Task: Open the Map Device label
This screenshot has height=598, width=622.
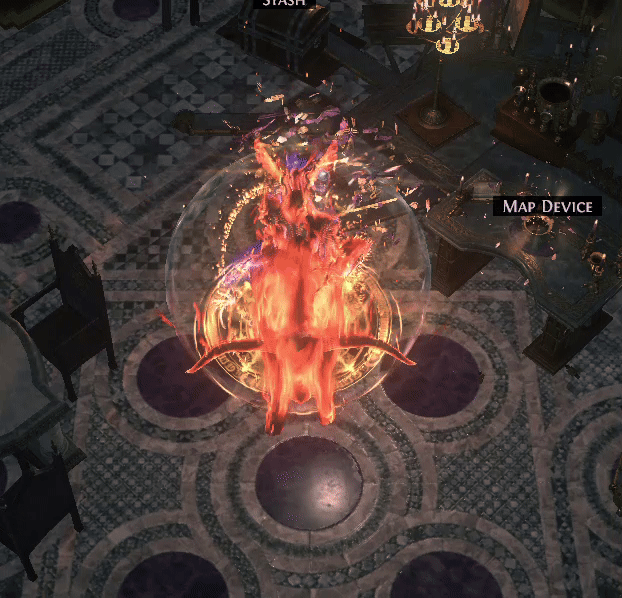Action: pos(548,207)
